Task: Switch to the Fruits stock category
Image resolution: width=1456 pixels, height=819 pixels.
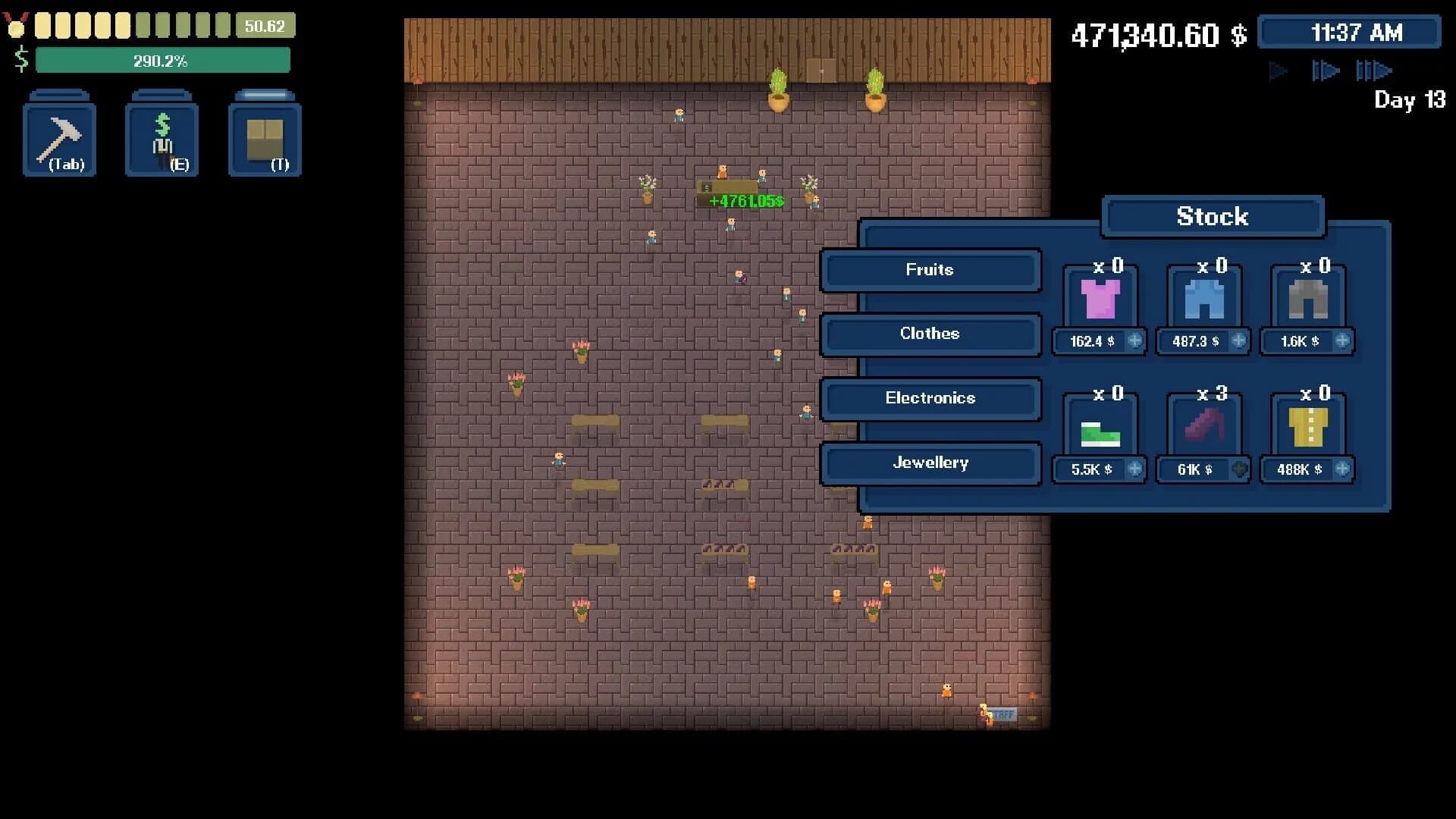Action: (x=930, y=271)
